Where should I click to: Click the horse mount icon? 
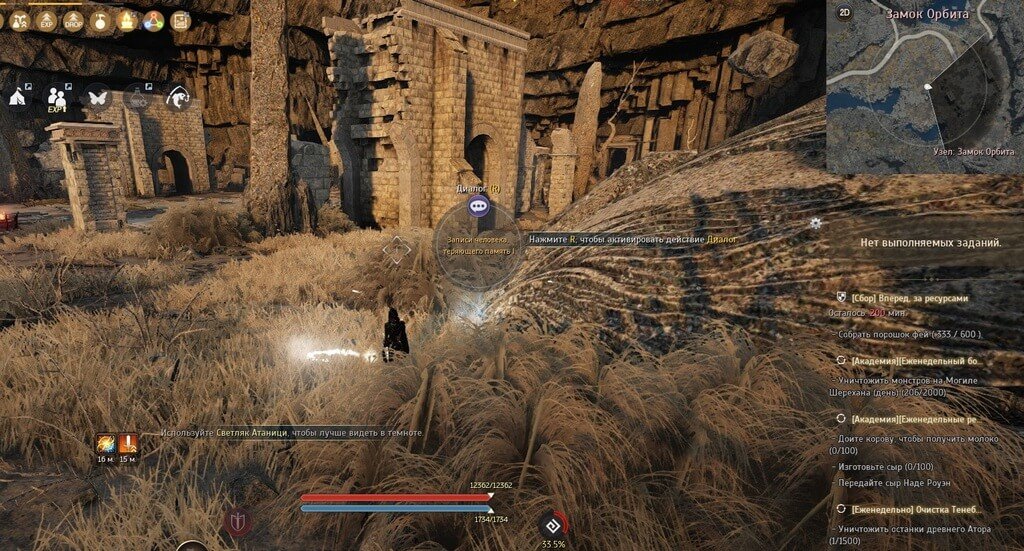pyautogui.click(x=179, y=97)
